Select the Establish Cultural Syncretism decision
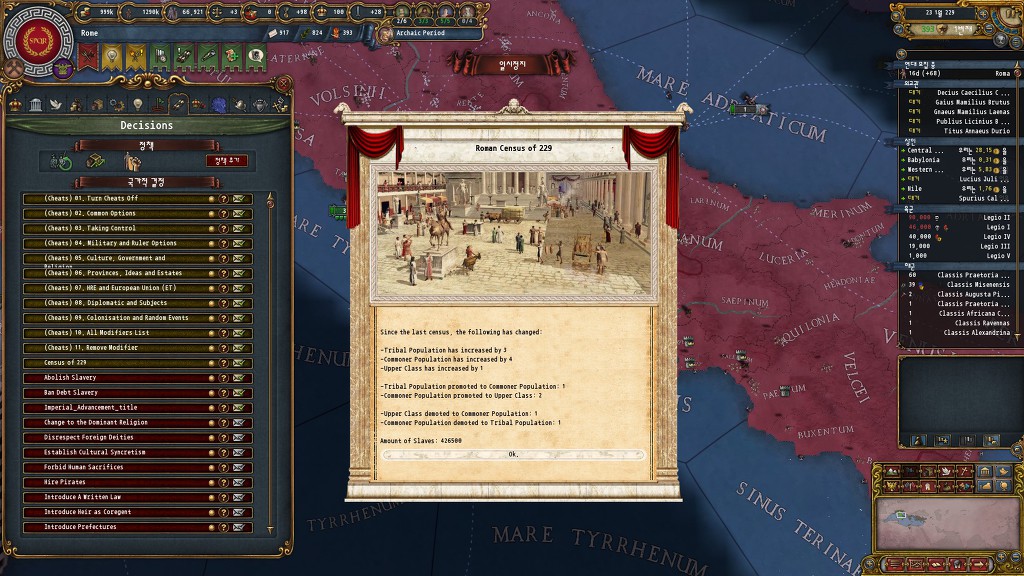Viewport: 1024px width, 576px height. point(115,453)
